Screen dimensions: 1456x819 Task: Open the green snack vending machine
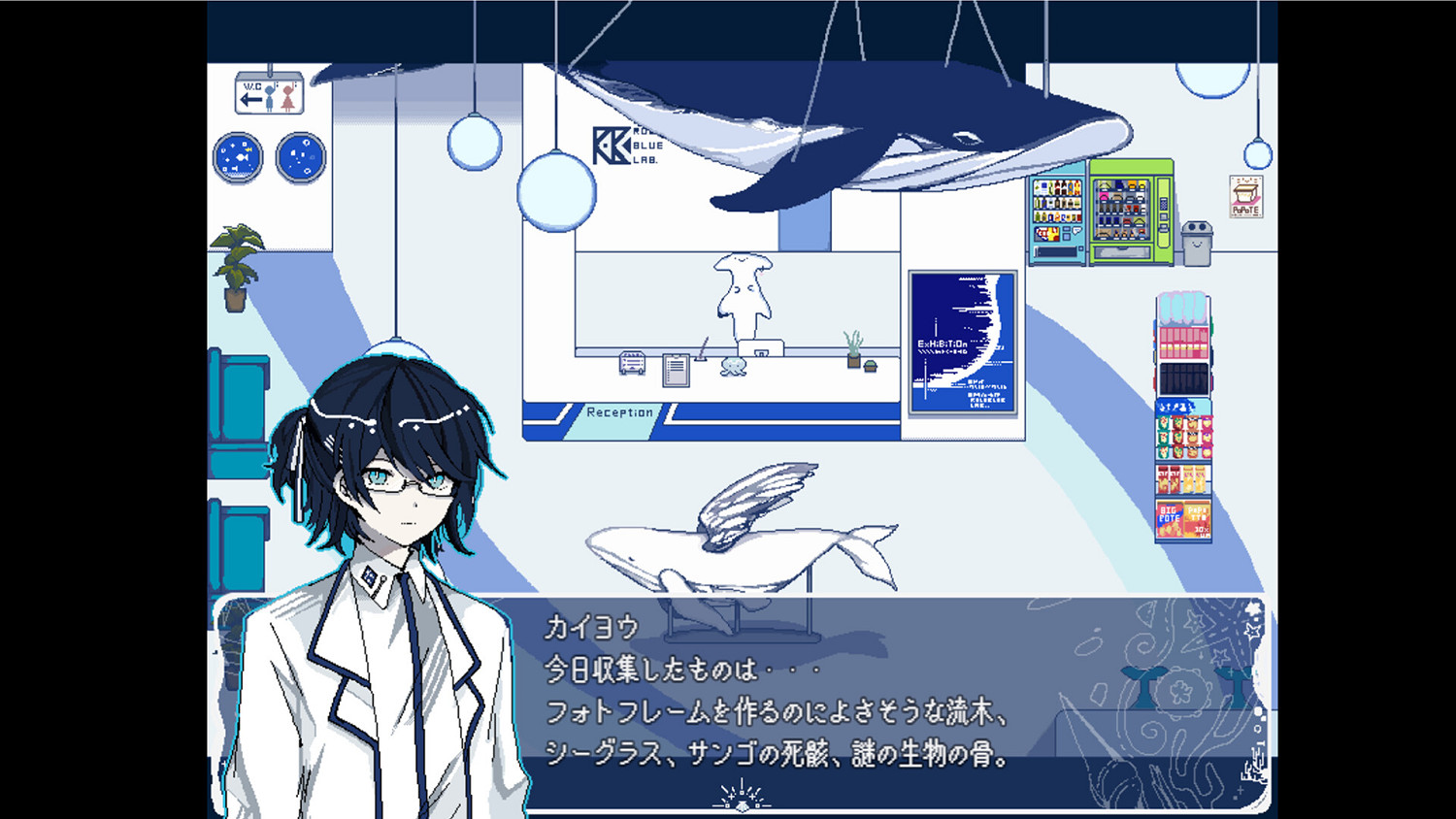coord(1126,209)
